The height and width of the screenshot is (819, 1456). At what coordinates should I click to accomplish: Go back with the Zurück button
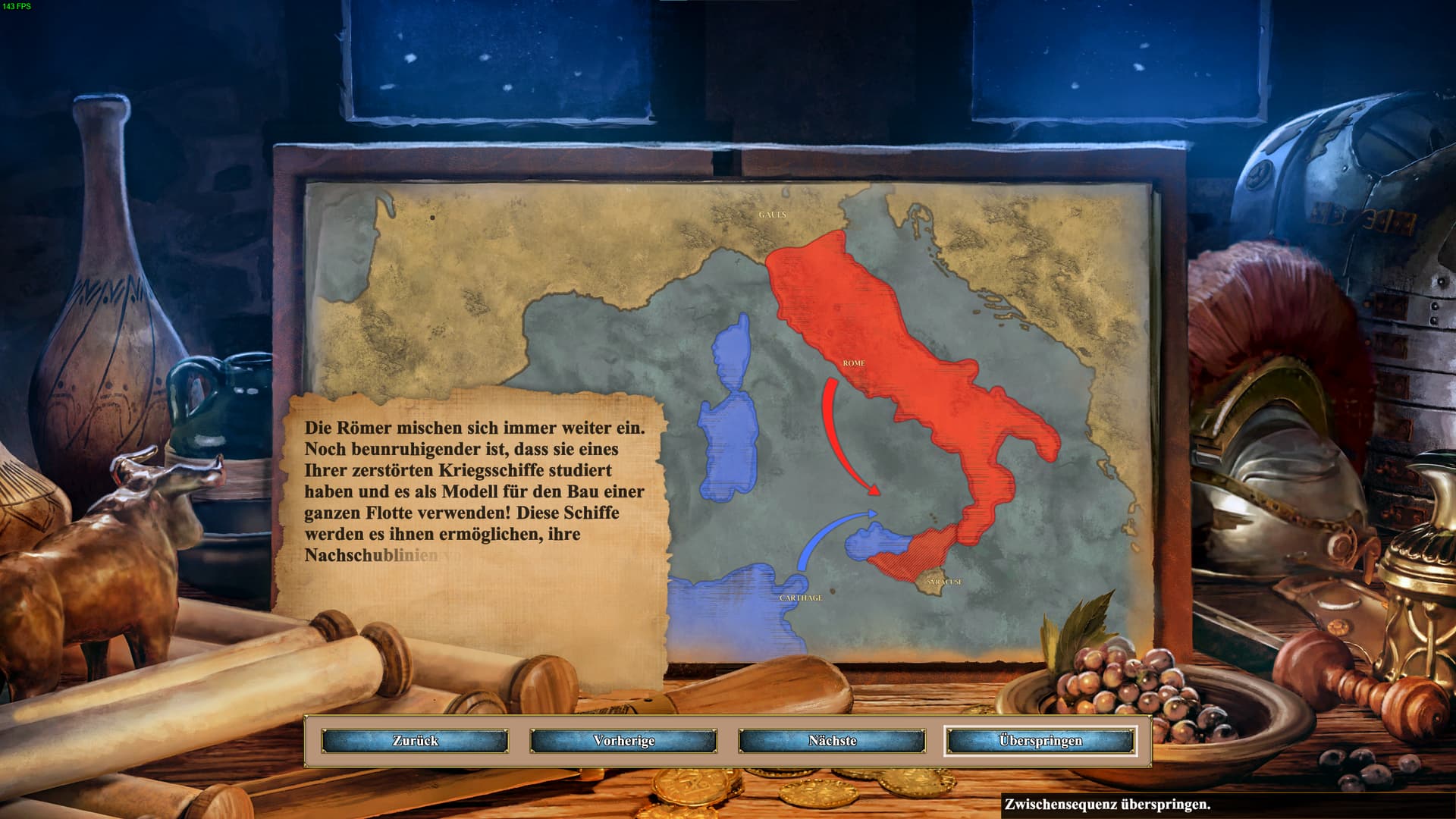(415, 741)
